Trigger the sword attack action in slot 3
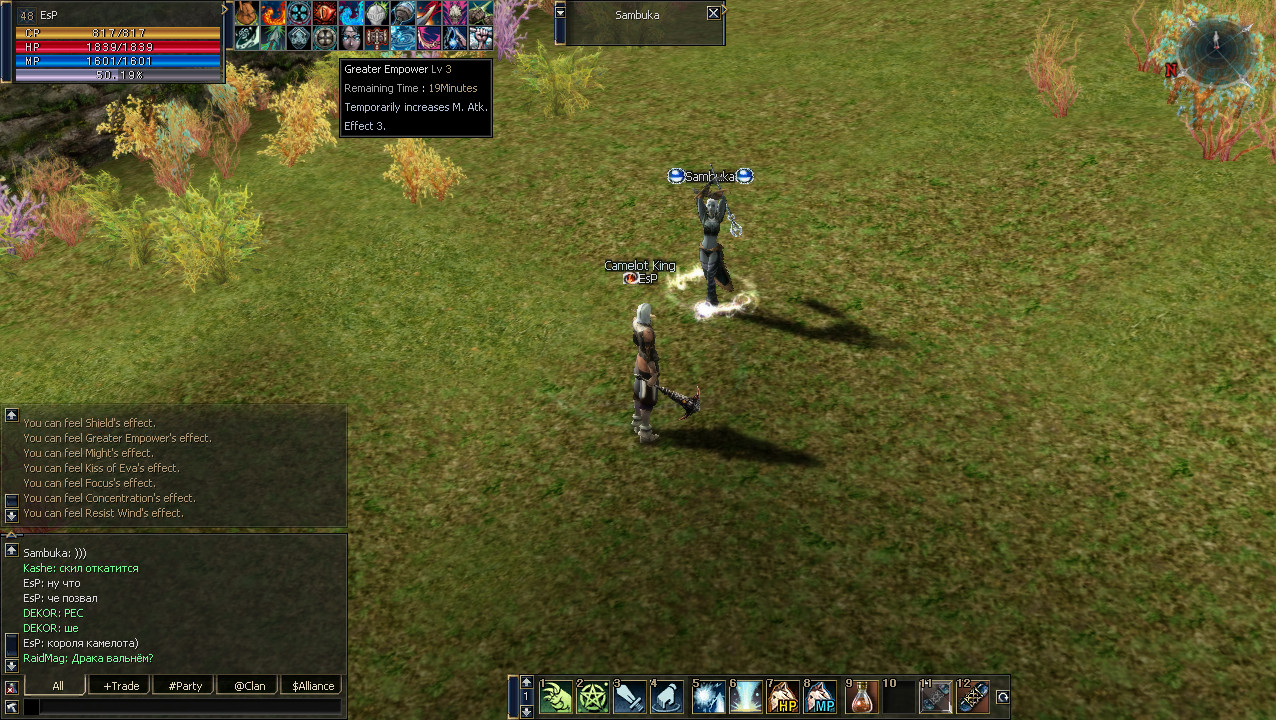The width and height of the screenshot is (1280, 720). (x=630, y=697)
